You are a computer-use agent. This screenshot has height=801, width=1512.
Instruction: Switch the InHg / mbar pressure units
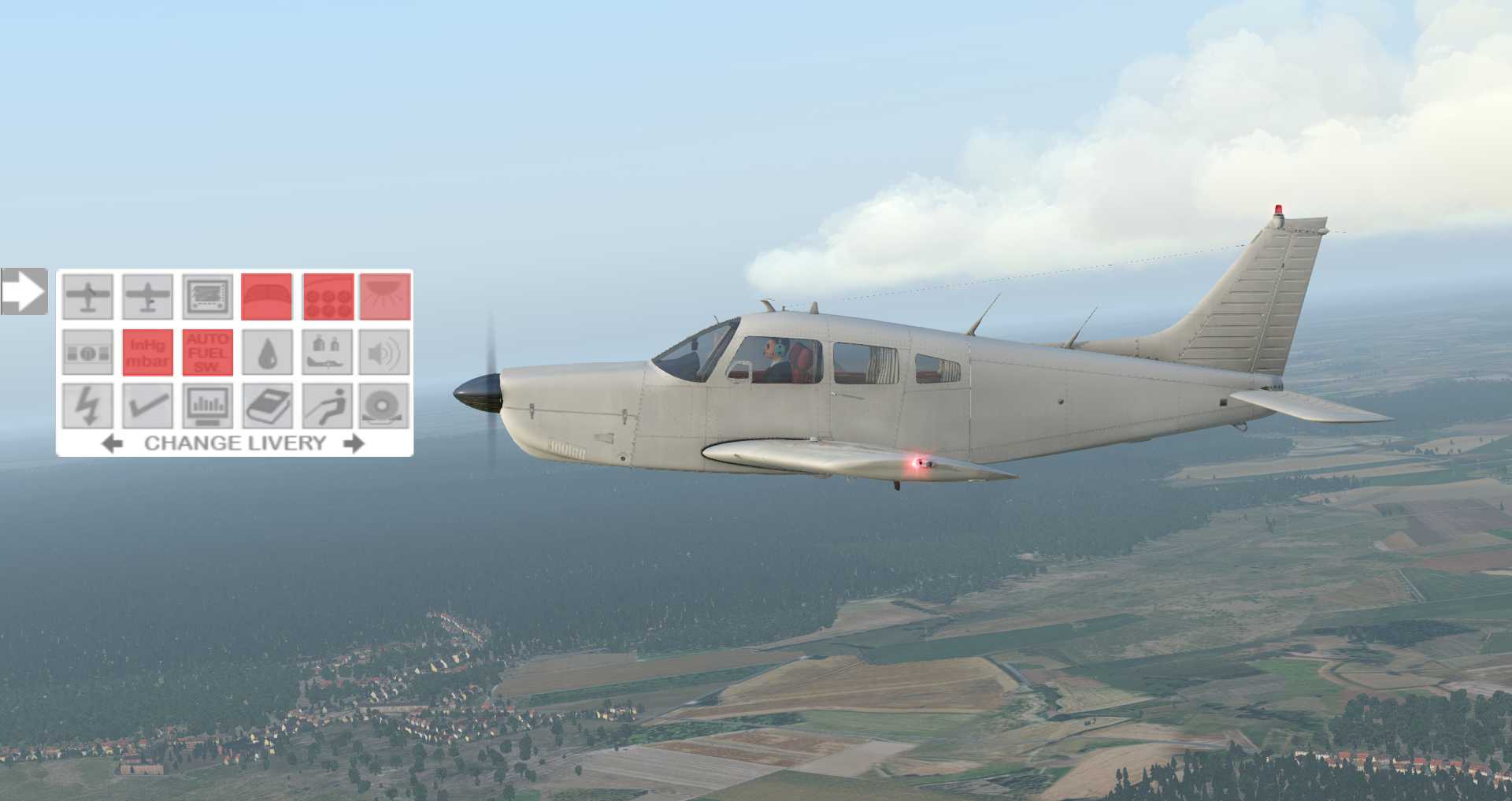pyautogui.click(x=148, y=352)
